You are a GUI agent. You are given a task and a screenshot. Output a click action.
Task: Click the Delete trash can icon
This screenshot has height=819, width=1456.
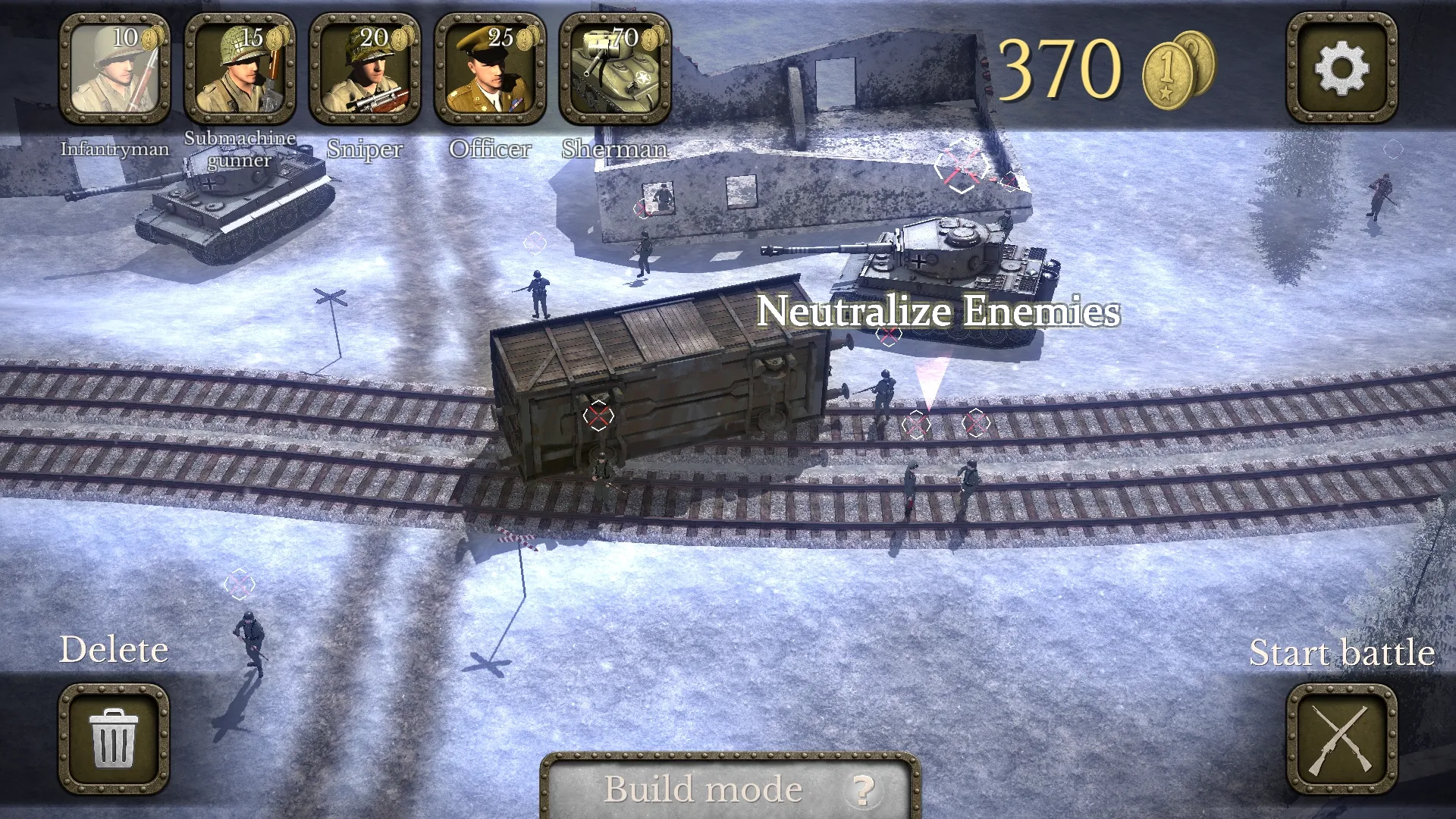point(115,738)
